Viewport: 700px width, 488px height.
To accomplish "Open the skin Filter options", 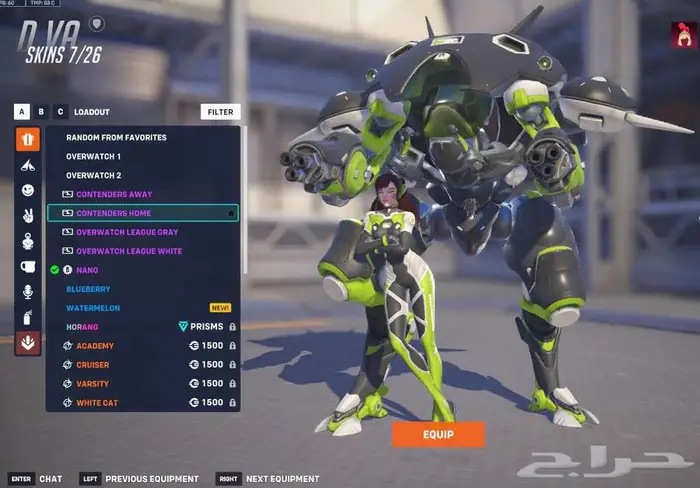I will [x=220, y=112].
